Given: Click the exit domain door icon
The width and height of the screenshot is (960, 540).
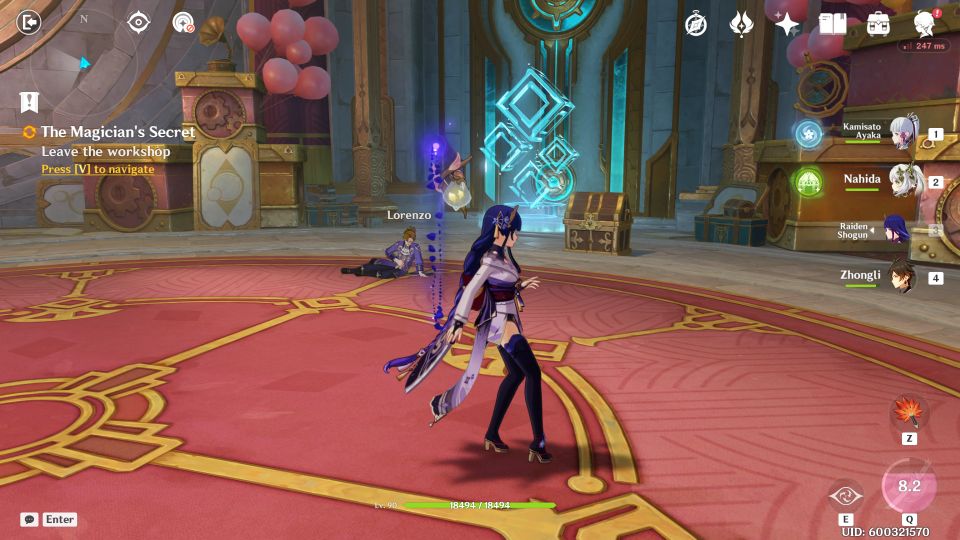Looking at the screenshot, I should point(29,22).
